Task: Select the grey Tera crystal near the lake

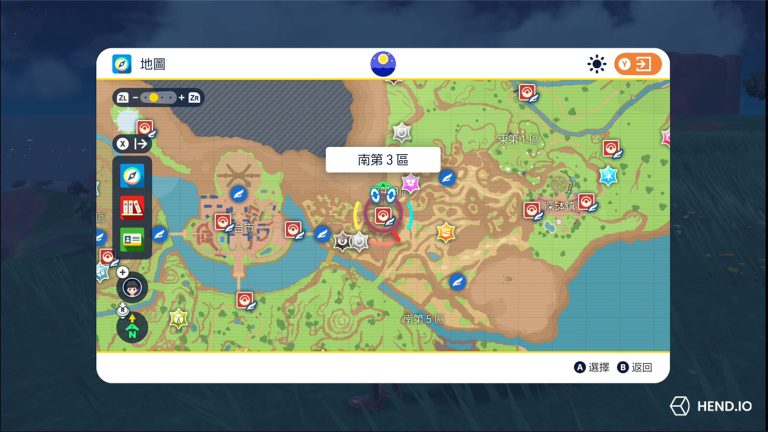Action: click(x=402, y=131)
